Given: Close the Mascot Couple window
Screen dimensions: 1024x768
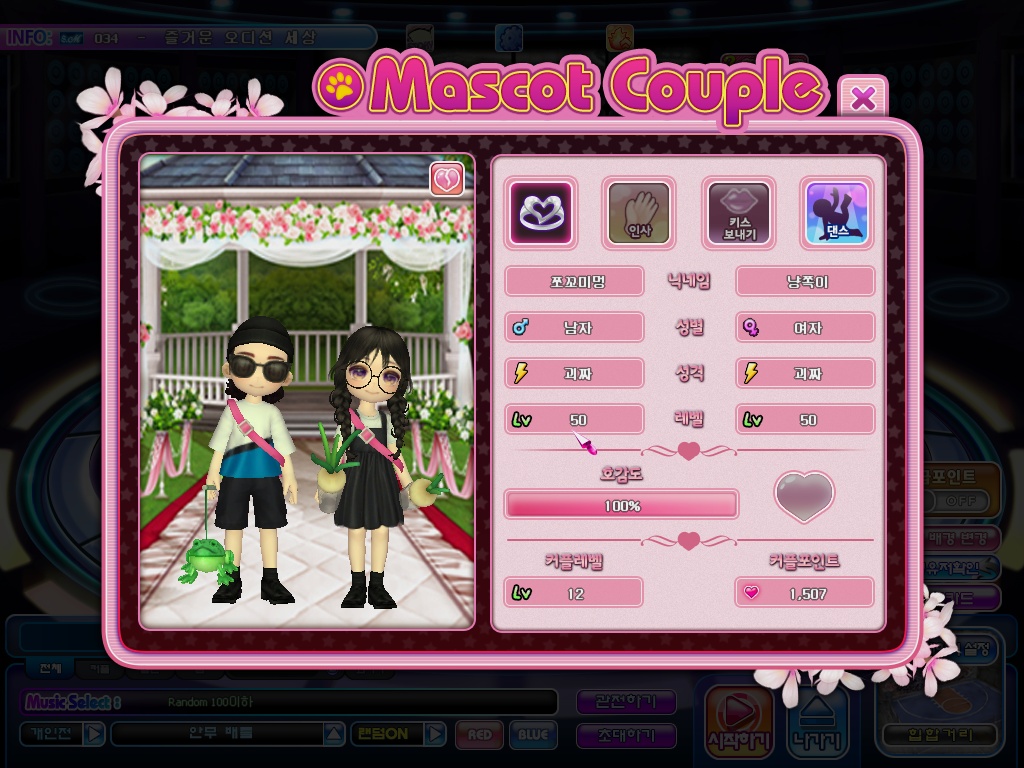Looking at the screenshot, I should 863,98.
